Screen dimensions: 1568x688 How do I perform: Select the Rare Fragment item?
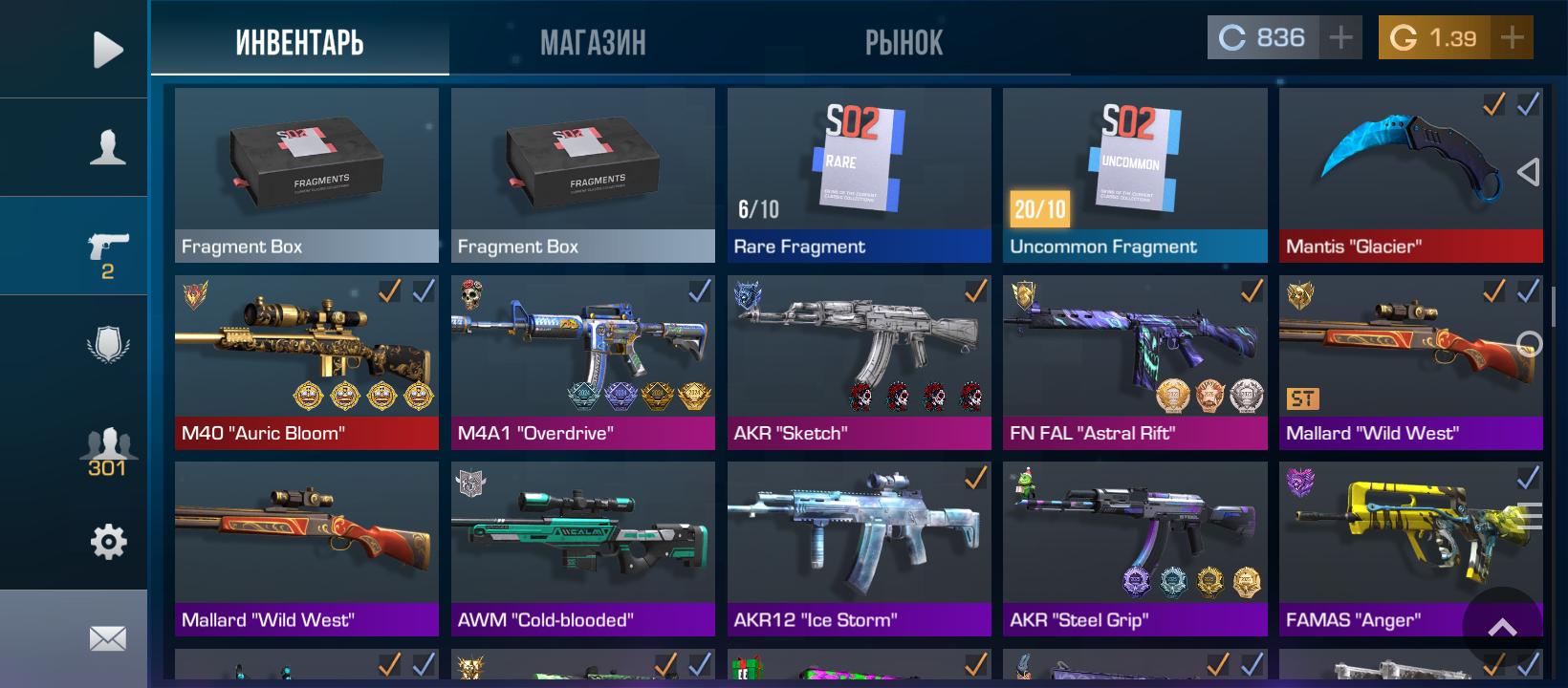click(x=859, y=175)
